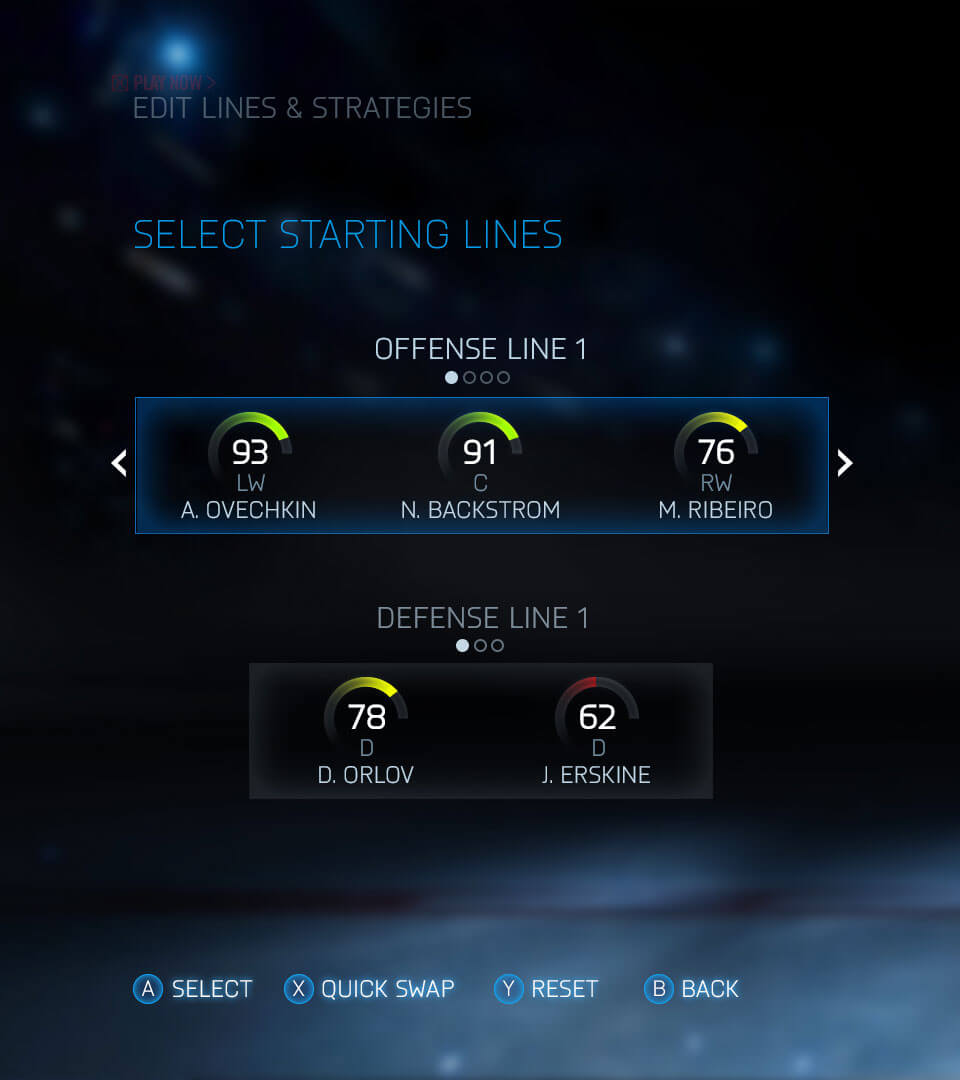Go to previous offense line arrow
The width and height of the screenshot is (960, 1080).
pyautogui.click(x=119, y=463)
